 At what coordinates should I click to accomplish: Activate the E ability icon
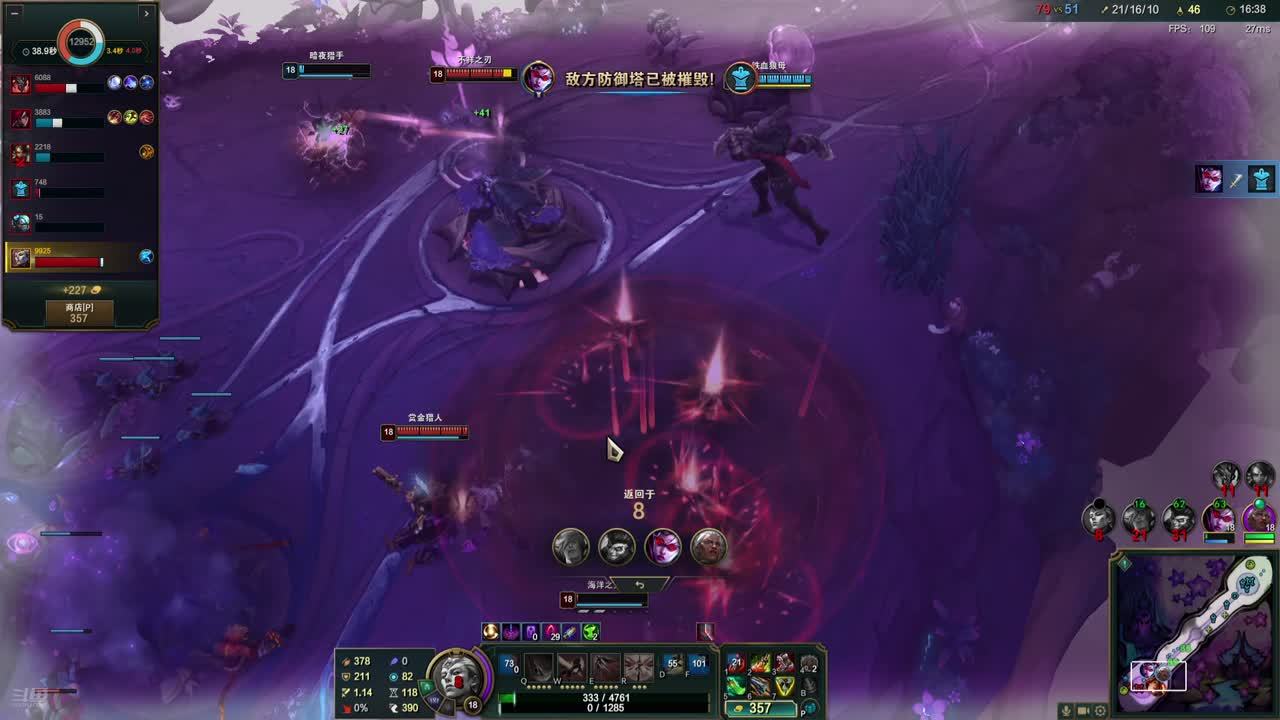pyautogui.click(x=606, y=667)
